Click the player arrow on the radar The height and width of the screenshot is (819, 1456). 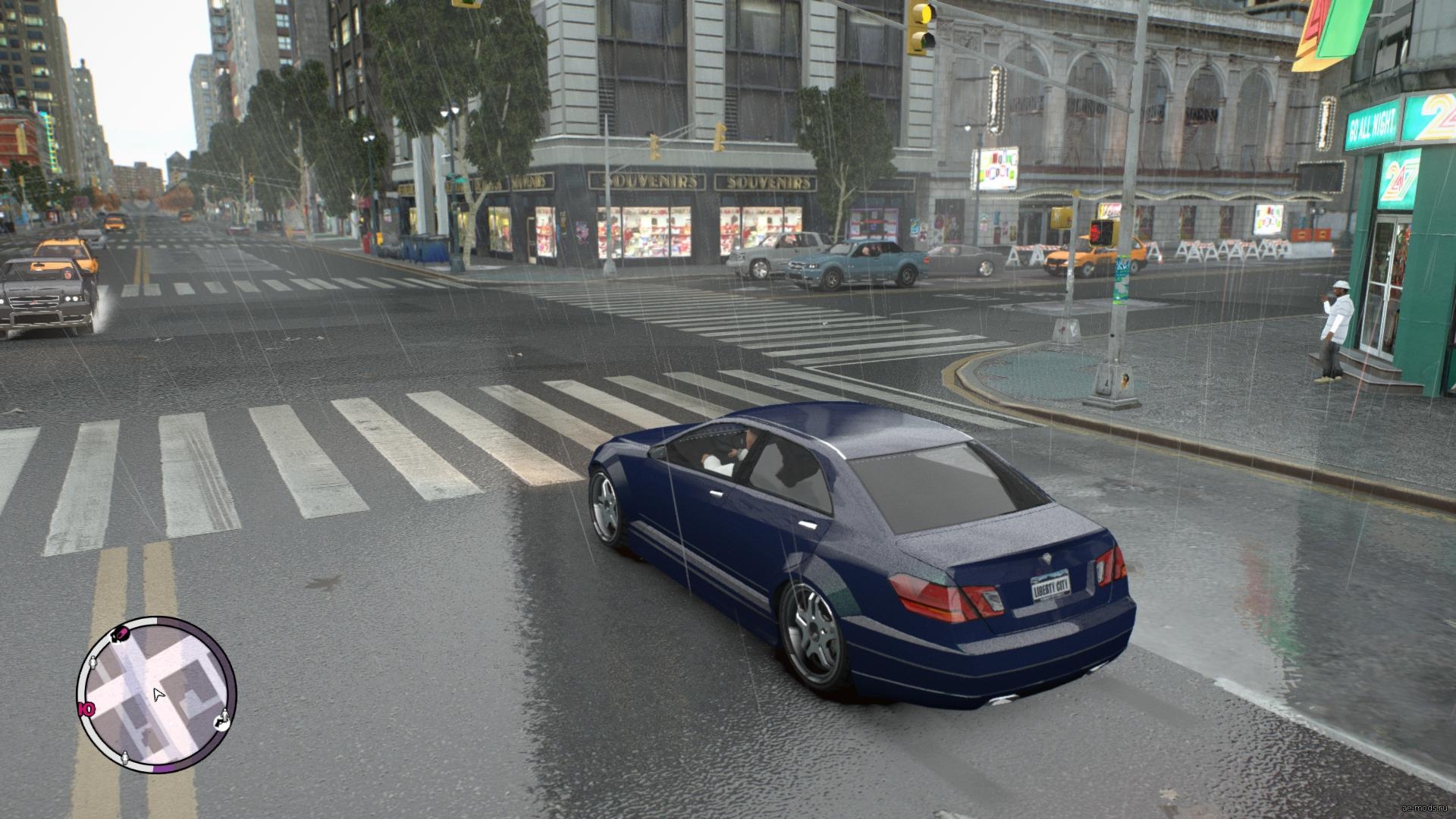(x=158, y=694)
